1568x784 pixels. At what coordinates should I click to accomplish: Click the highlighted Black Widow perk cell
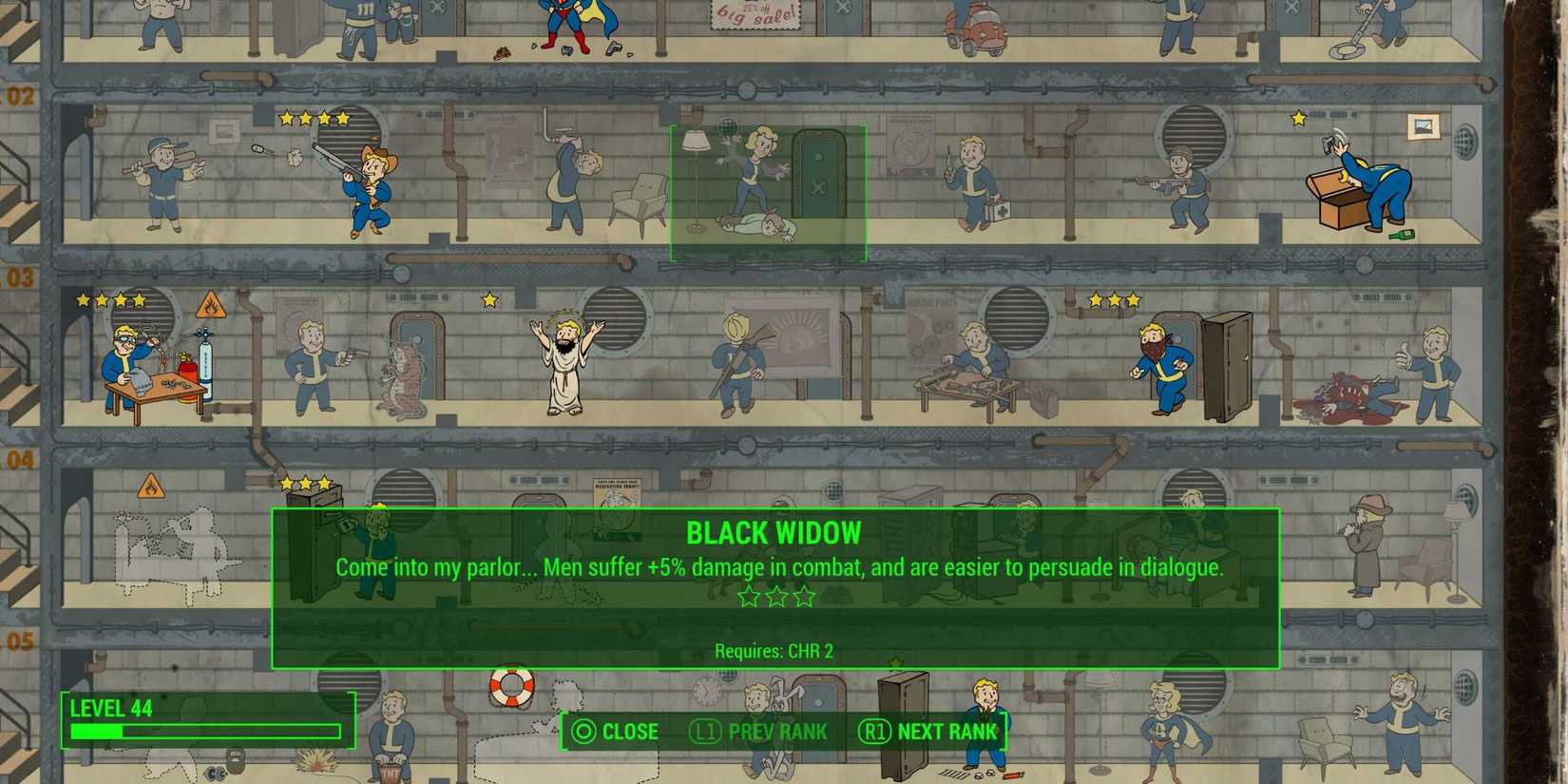768,190
